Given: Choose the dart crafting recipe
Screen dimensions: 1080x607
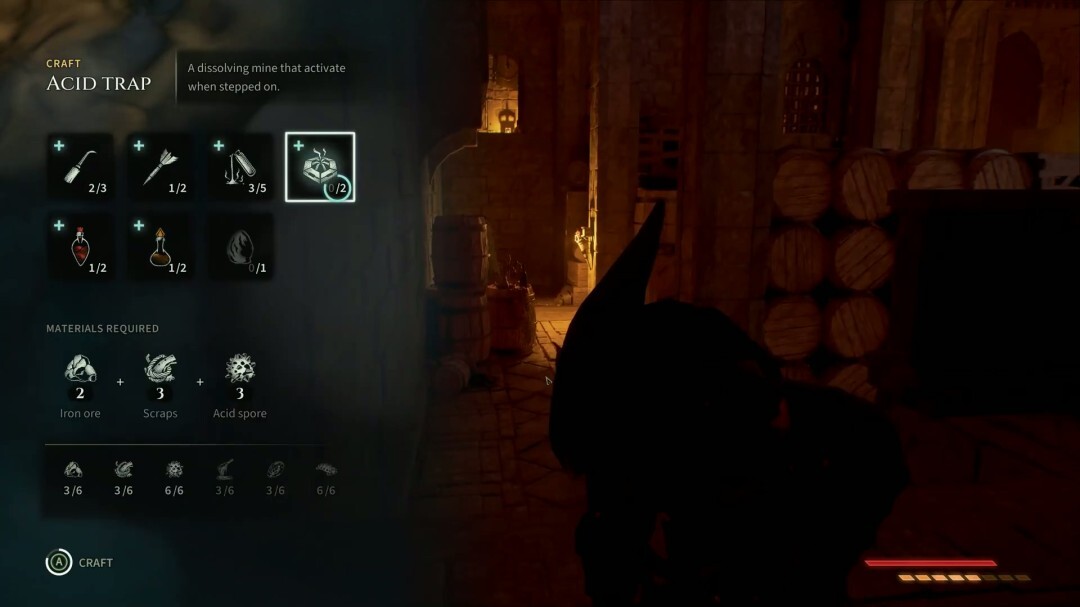Looking at the screenshot, I should pos(160,167).
